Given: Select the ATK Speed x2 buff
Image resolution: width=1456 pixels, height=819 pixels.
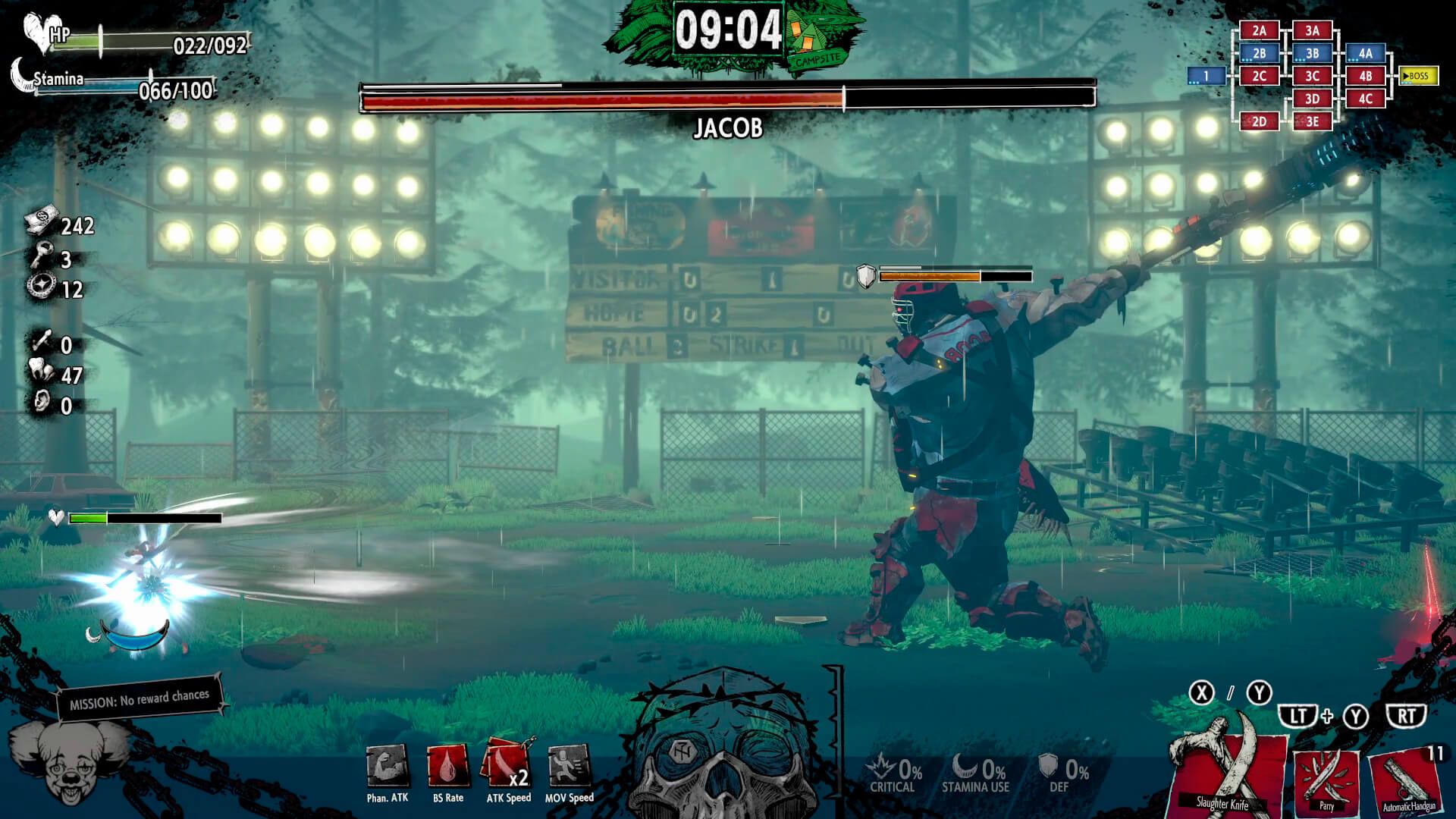Looking at the screenshot, I should [x=507, y=765].
